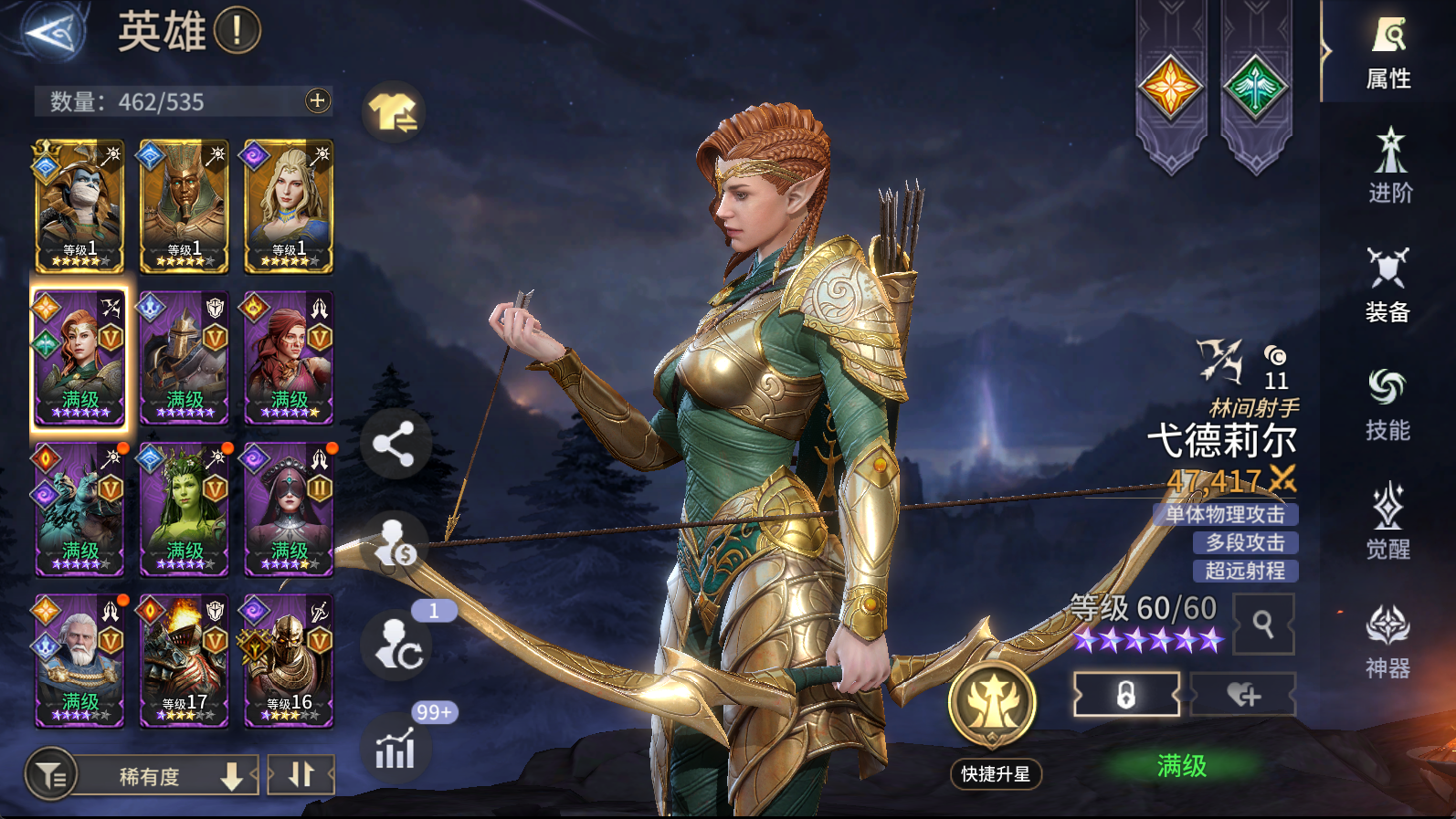Open the hero filter funnel button
Screen dimensions: 1456x819
coord(51,775)
